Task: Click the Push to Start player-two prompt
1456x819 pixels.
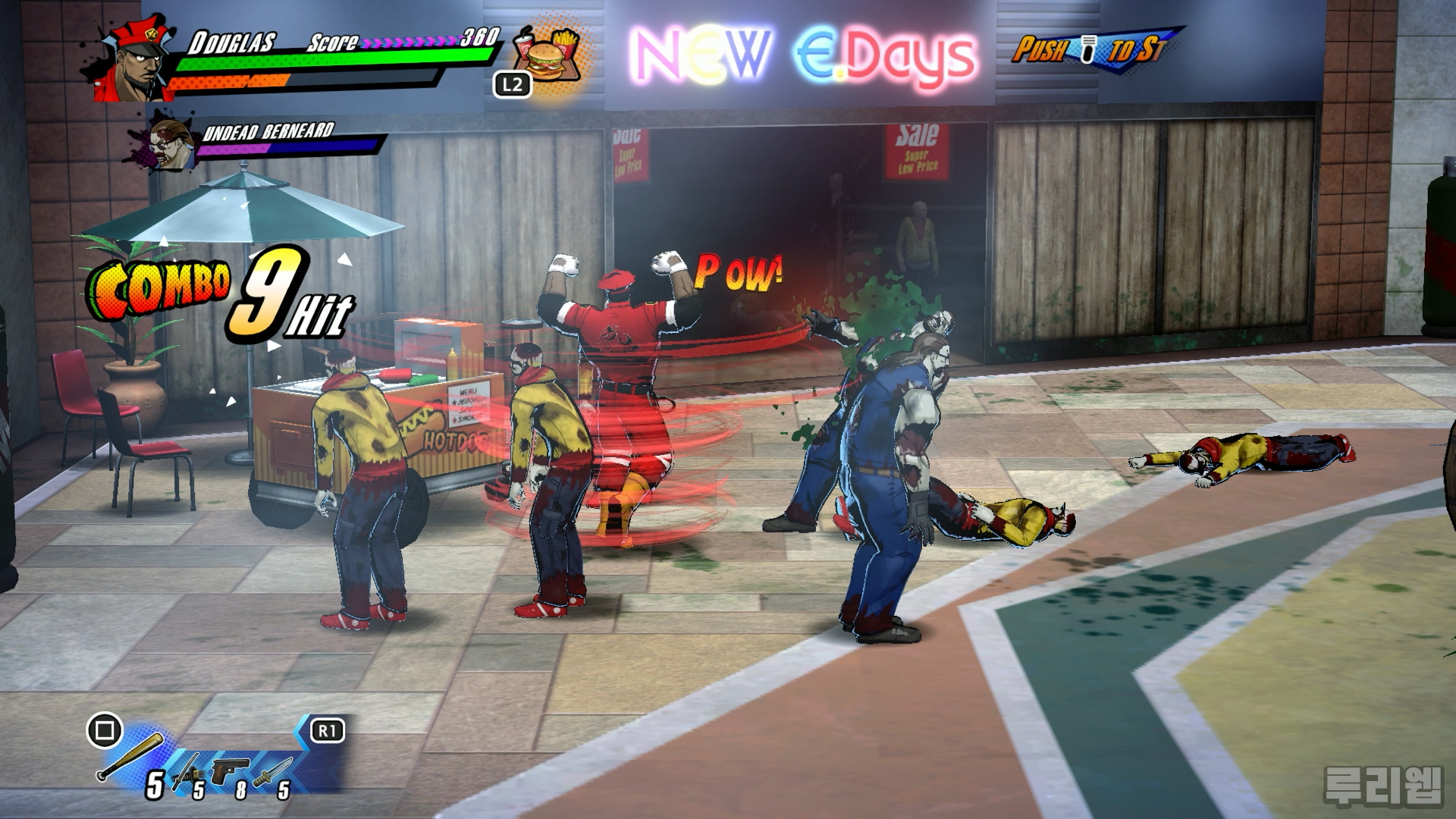Action: tap(1089, 47)
